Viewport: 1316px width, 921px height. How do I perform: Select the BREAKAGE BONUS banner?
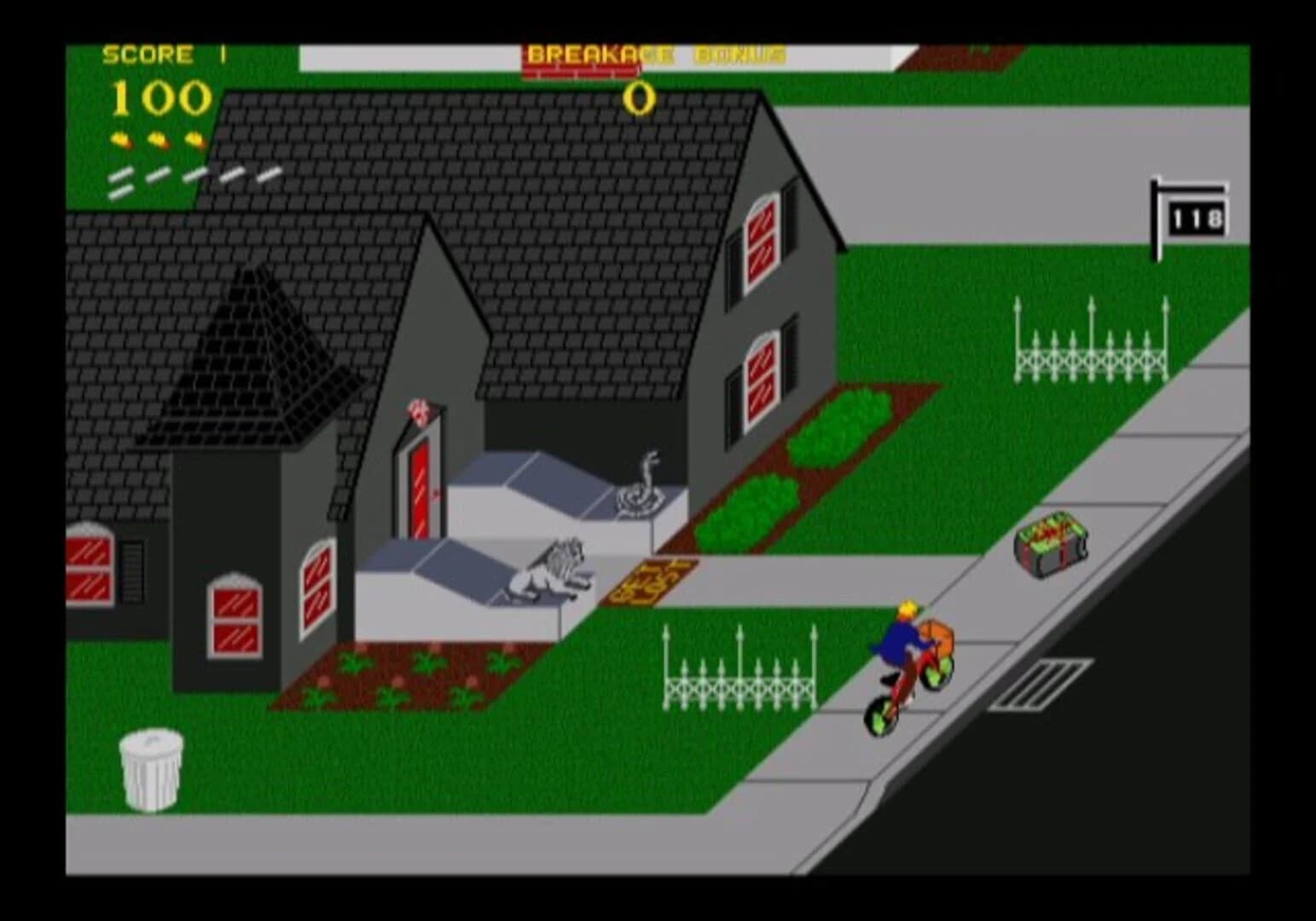pos(654,51)
